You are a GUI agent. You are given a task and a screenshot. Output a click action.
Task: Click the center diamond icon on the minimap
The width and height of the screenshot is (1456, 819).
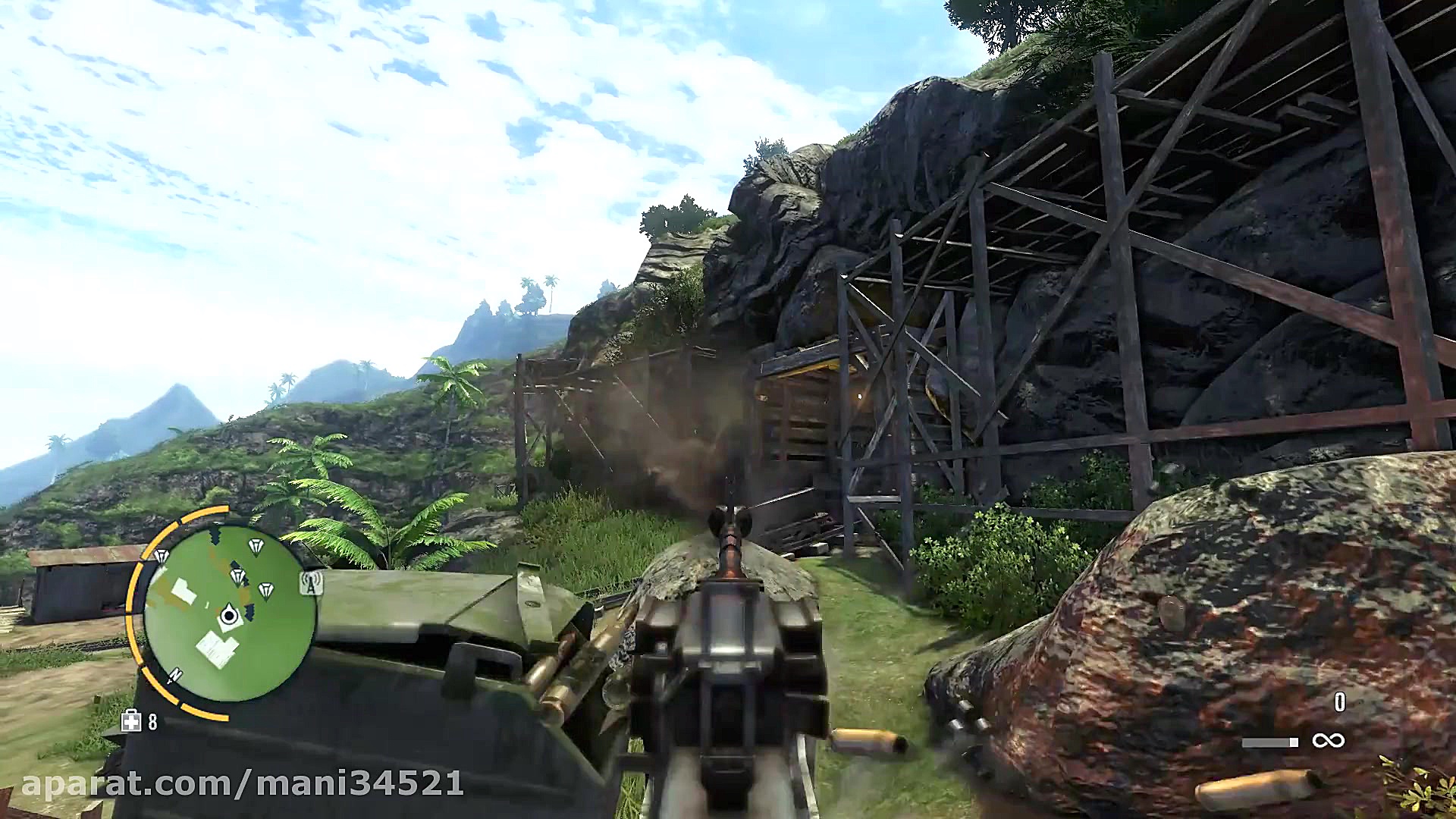click(238, 575)
